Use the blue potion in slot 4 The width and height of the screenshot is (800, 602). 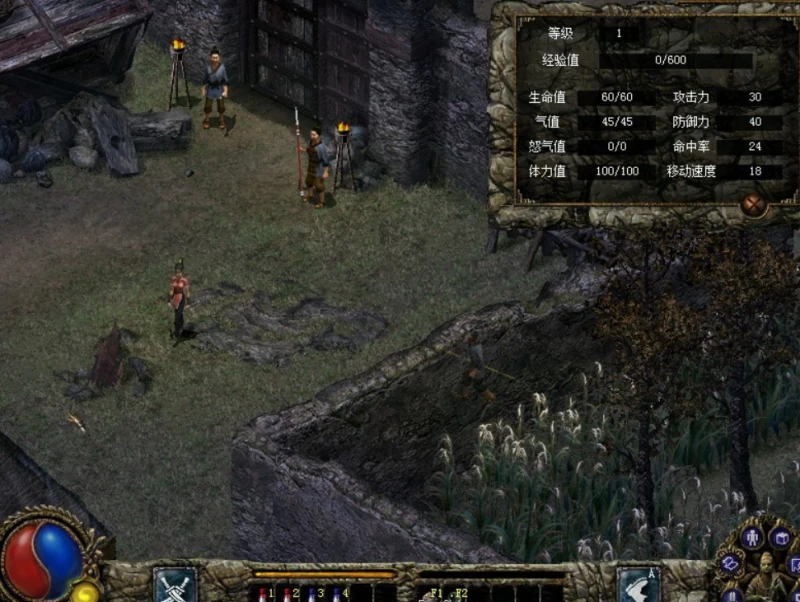tap(336, 593)
